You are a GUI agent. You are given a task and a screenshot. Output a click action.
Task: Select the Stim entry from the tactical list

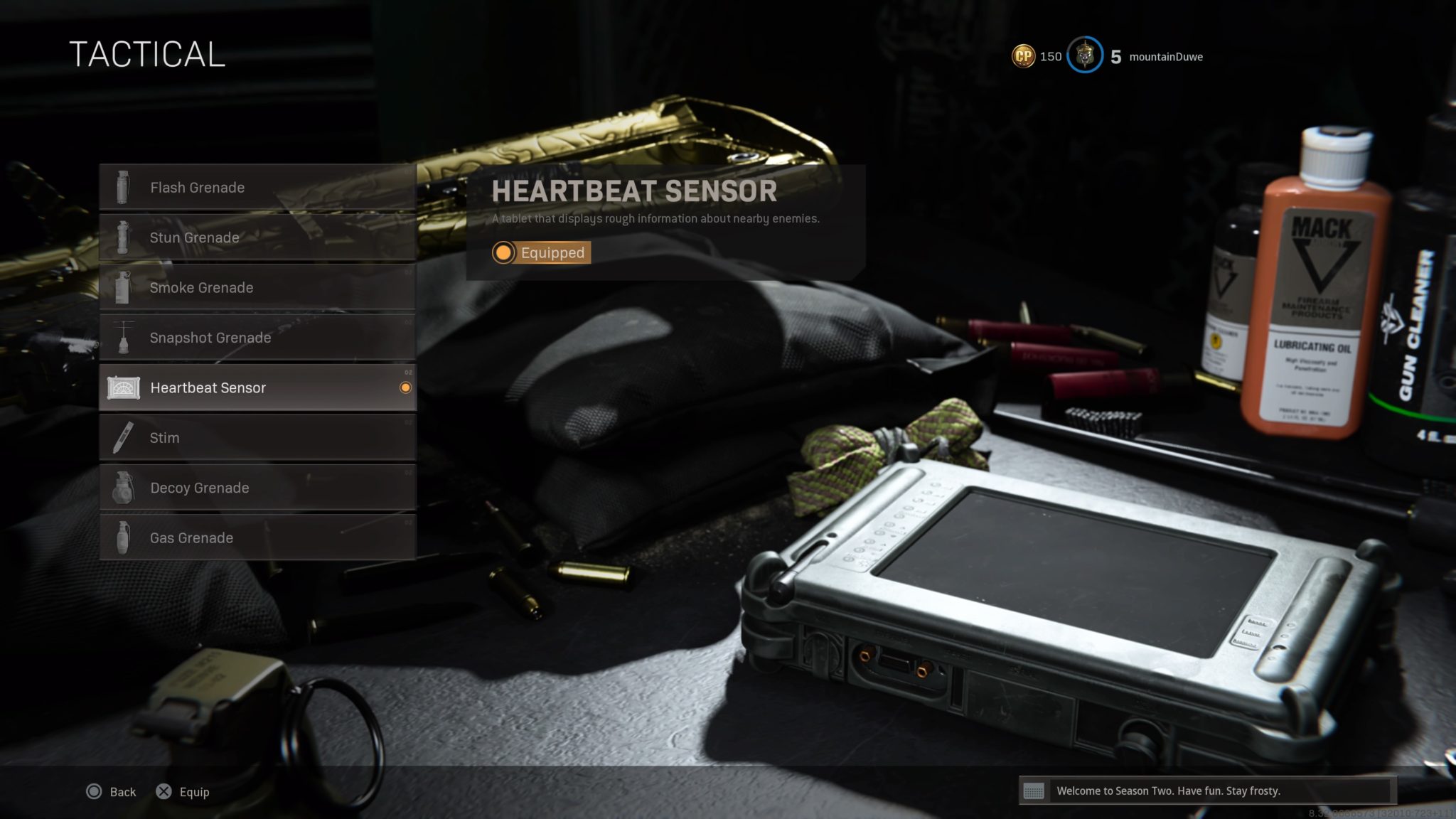[x=165, y=437]
